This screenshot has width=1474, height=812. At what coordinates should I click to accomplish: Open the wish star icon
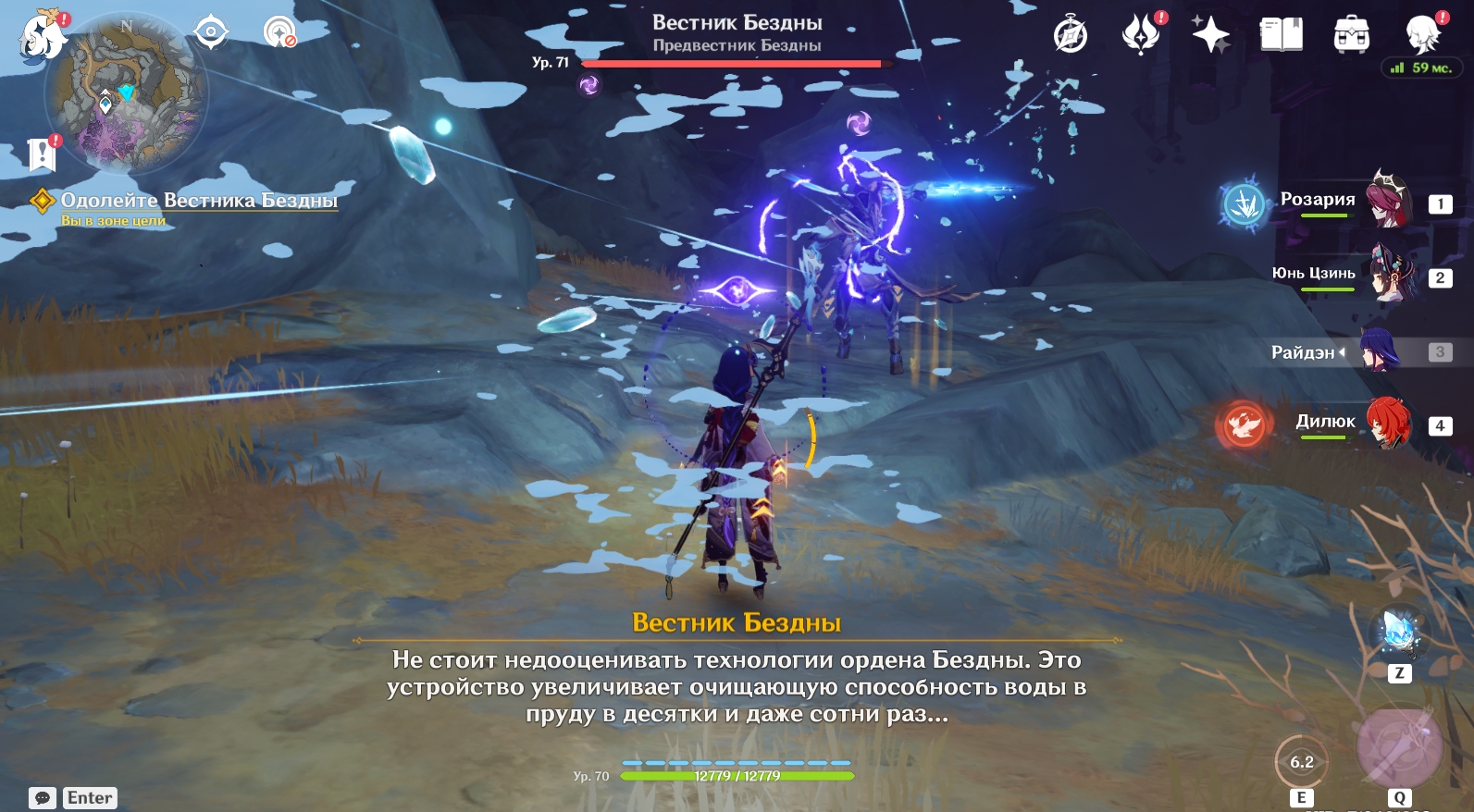coord(1210,35)
